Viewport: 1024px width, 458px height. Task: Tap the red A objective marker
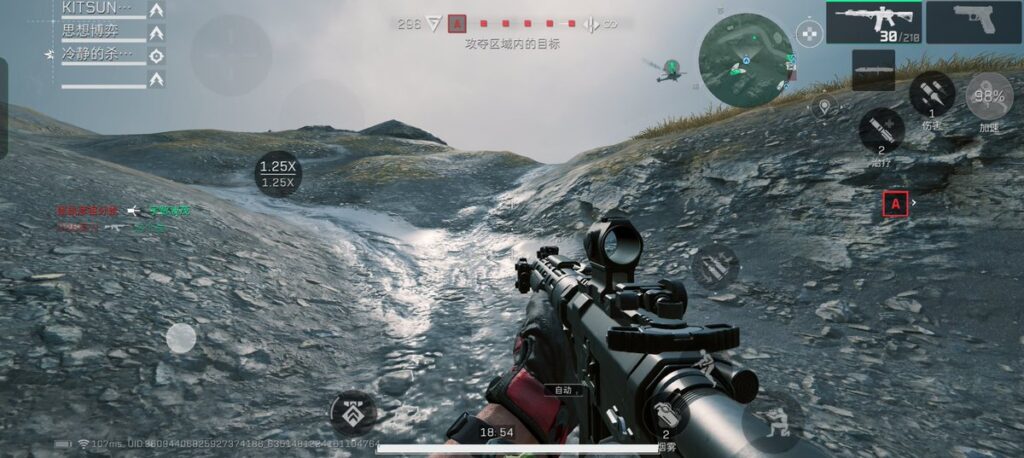coord(896,204)
